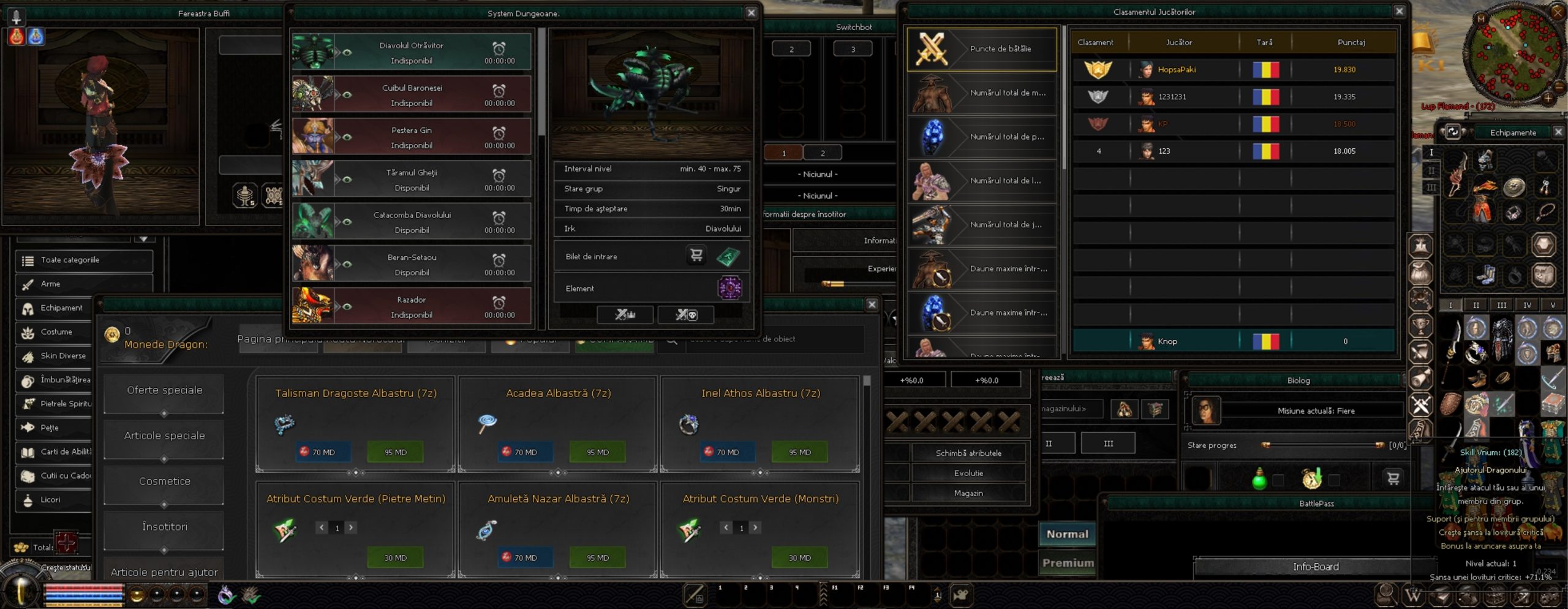Open the Evolutie option

pos(968,473)
